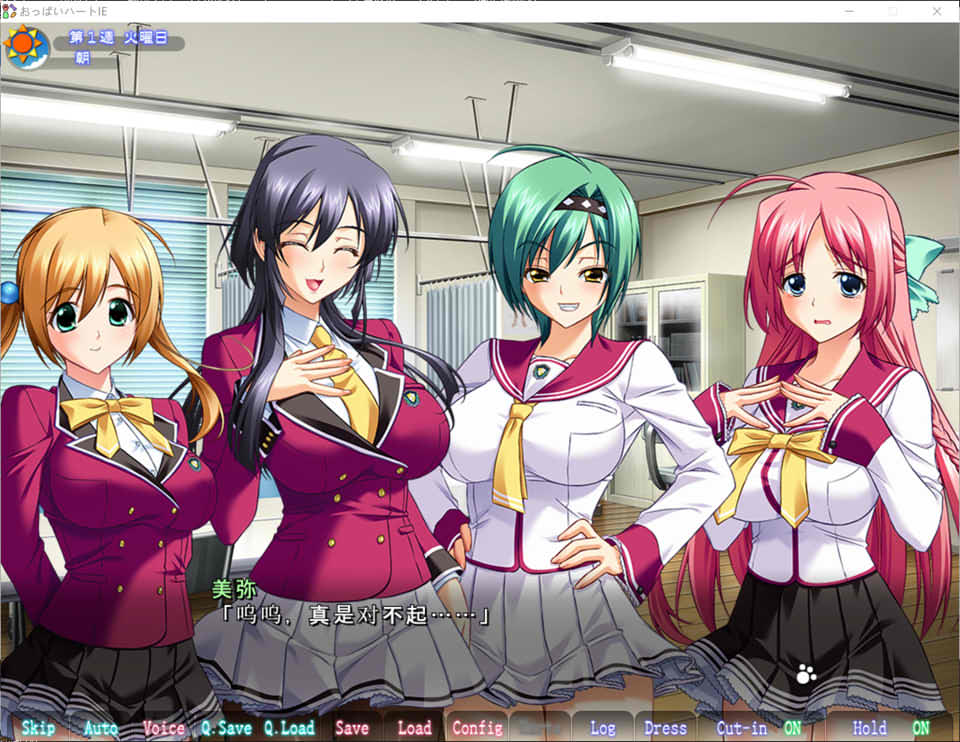
Task: Quick load using Q.Load
Action: click(x=289, y=728)
